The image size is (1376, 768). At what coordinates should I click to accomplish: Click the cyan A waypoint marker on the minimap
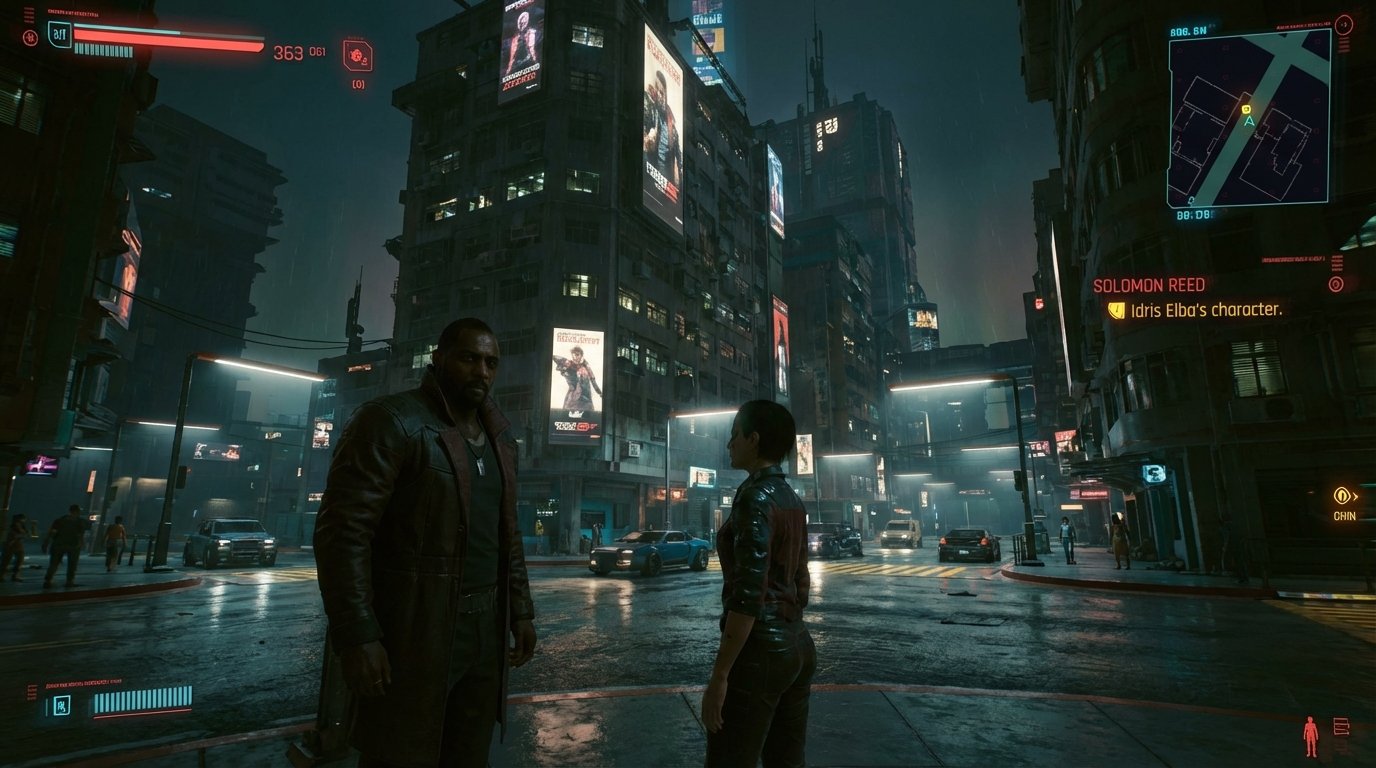point(1249,121)
